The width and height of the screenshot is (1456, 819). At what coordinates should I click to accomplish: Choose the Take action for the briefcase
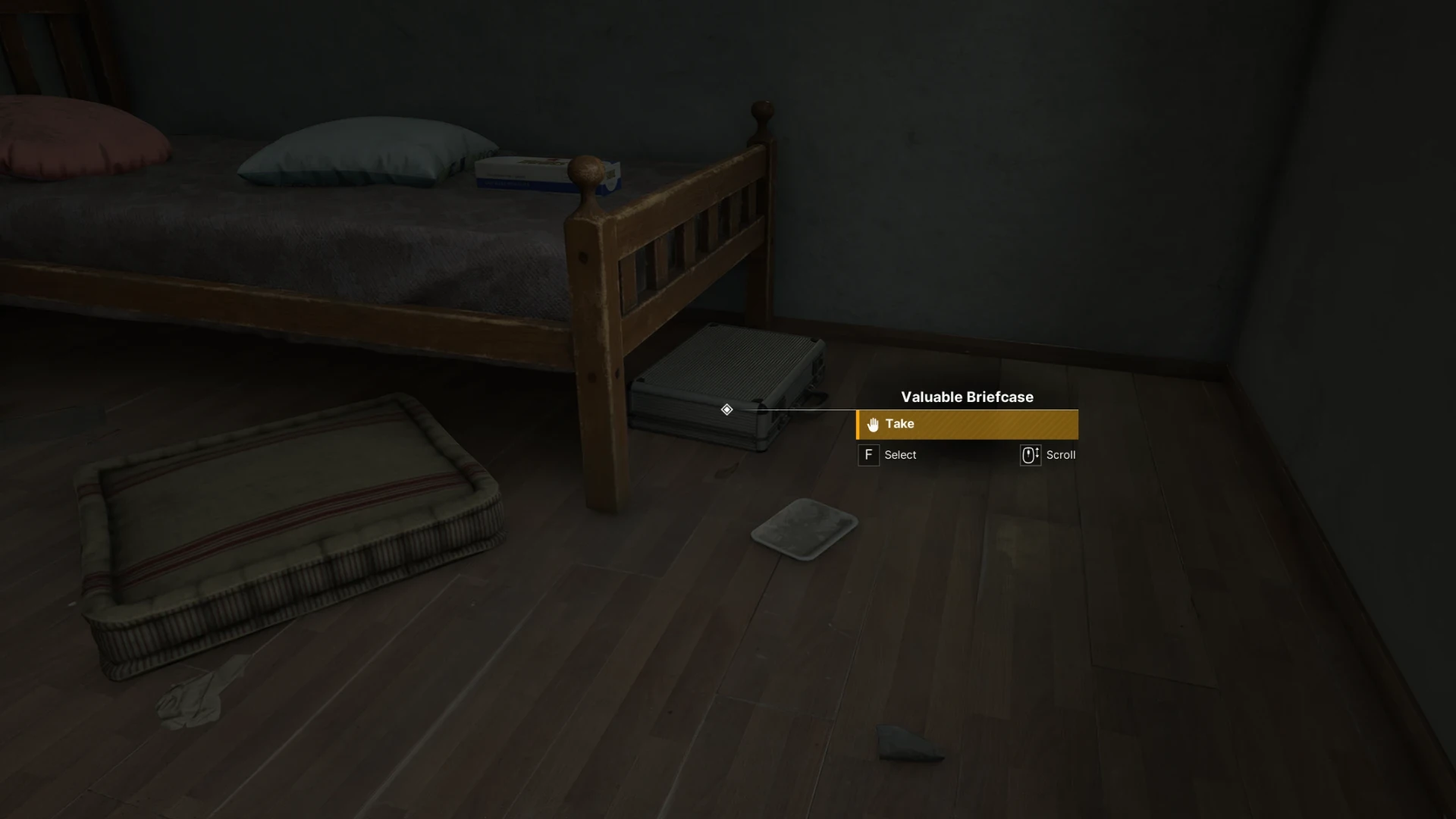[966, 425]
